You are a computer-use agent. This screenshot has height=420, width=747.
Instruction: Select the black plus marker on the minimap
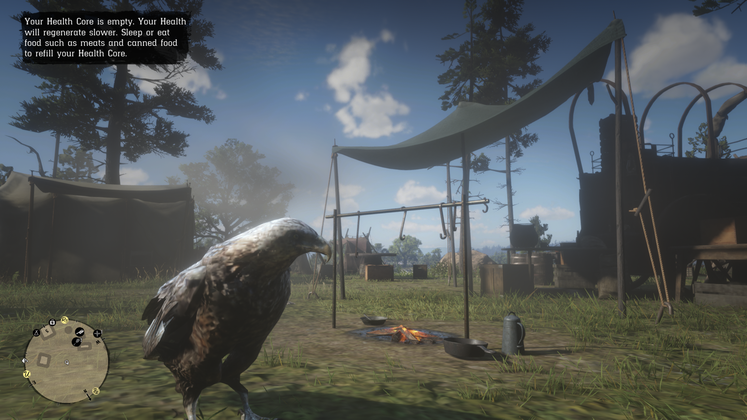tap(97, 333)
